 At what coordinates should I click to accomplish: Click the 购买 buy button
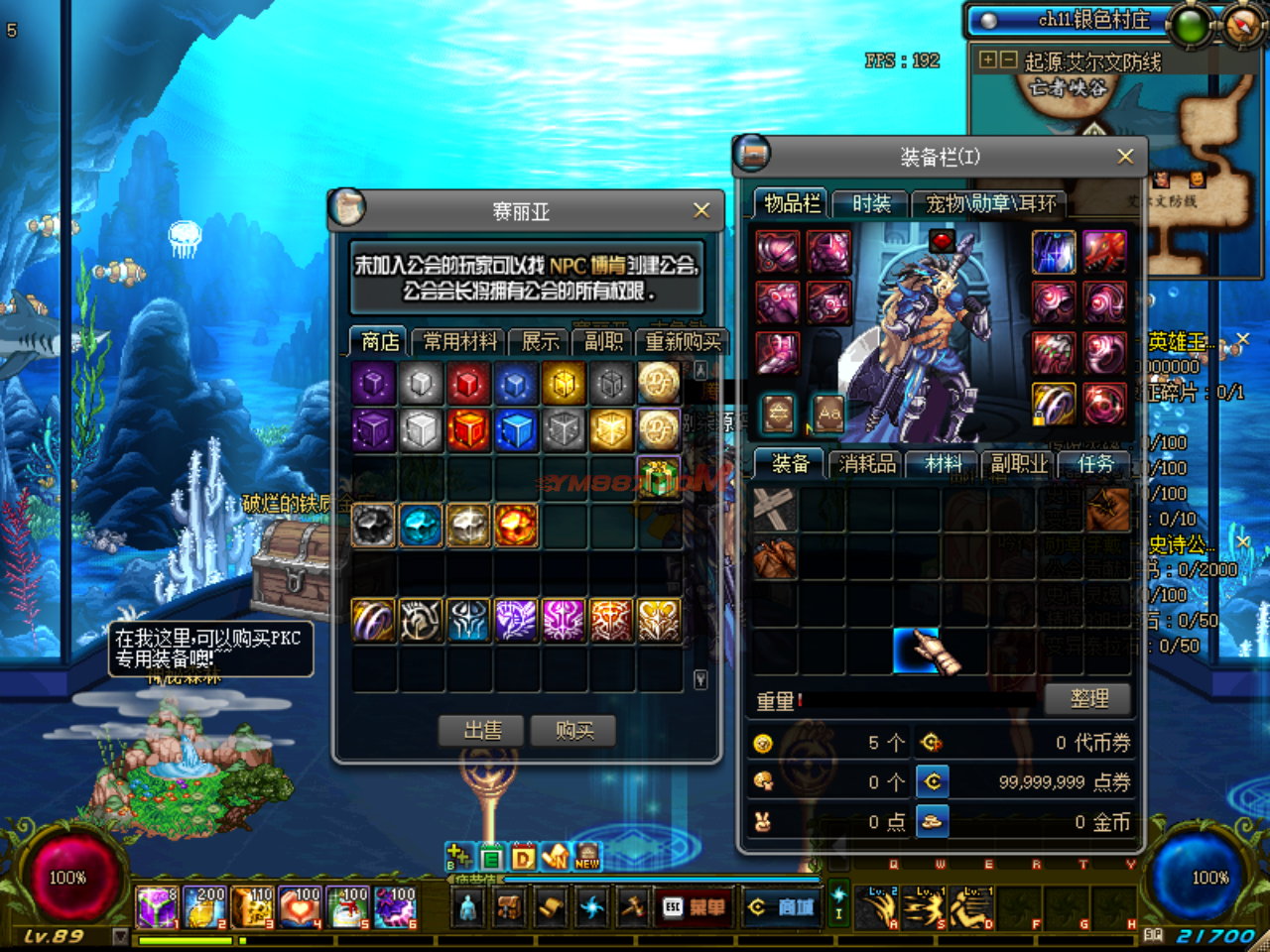(574, 731)
